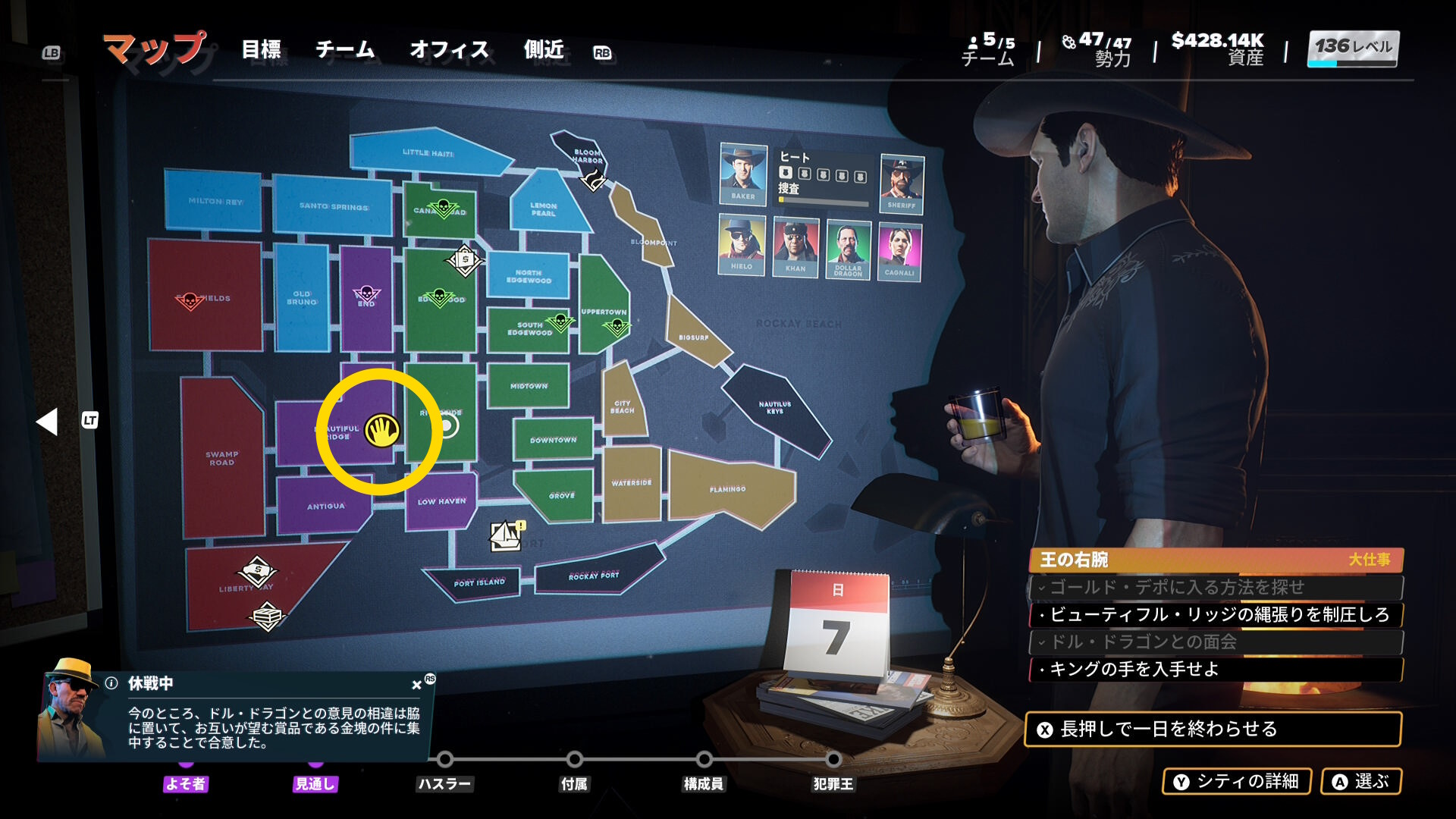View the Sheriff portrait card
Viewport: 1456px width, 819px height.
coord(901,183)
